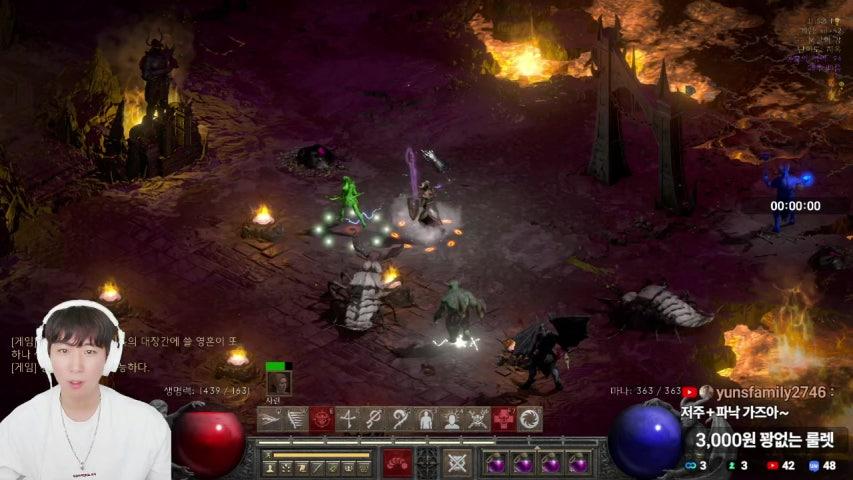Activate the standing human figure skill
Viewport: 853px width, 480px height.
[x=426, y=419]
